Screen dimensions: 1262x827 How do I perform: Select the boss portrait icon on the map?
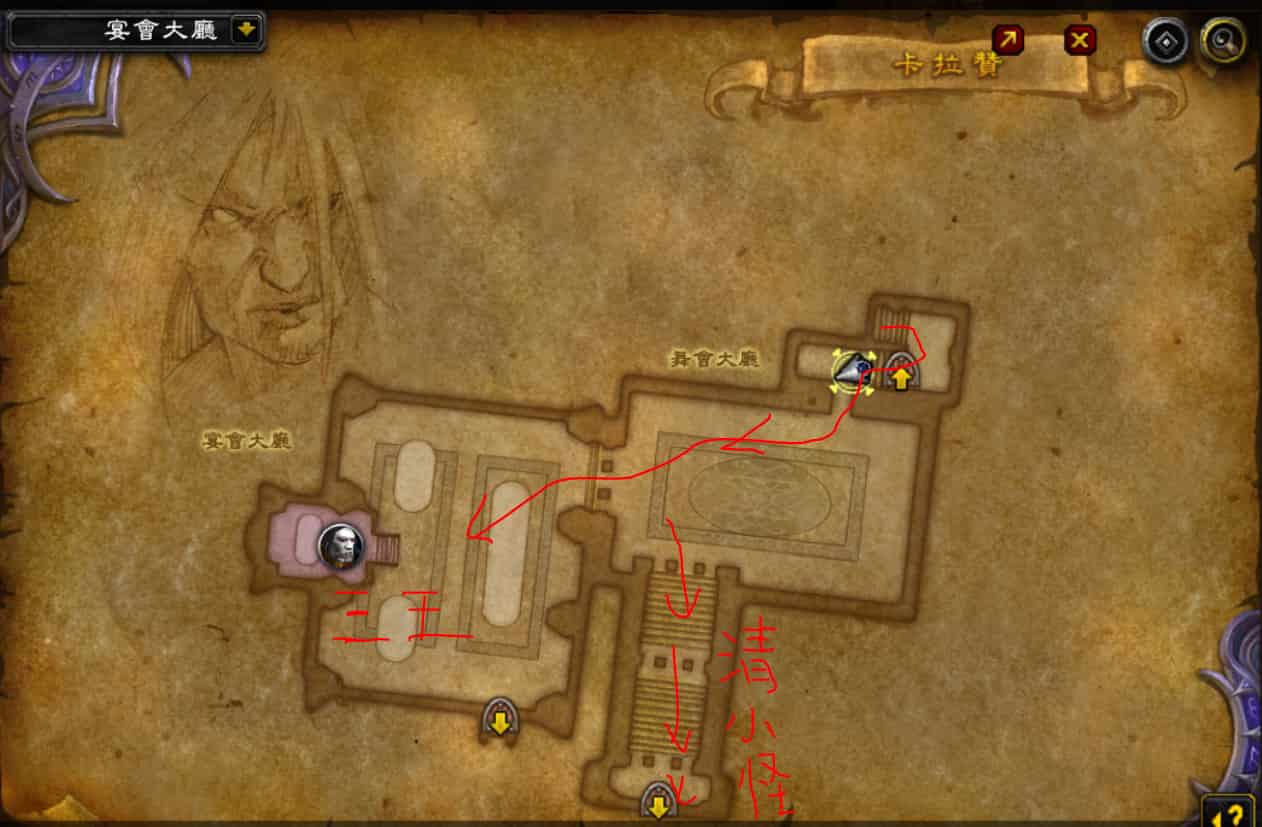(x=341, y=546)
